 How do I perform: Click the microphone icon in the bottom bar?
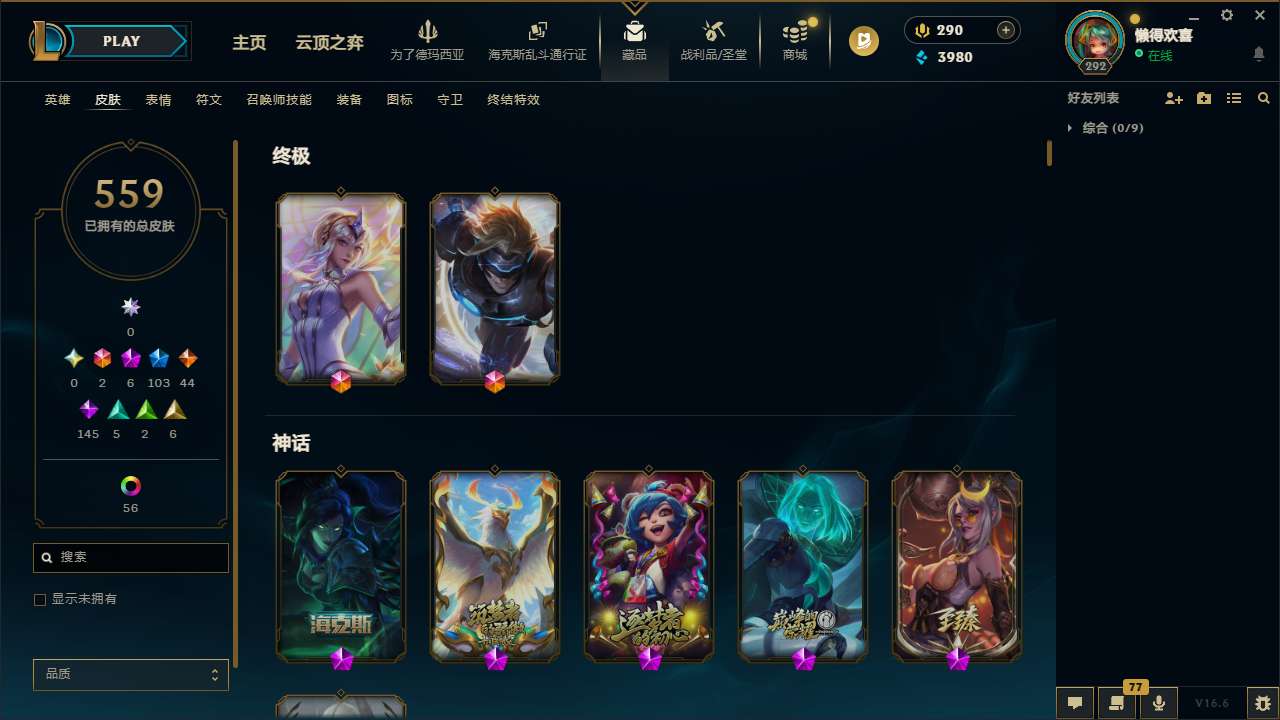point(1158,702)
